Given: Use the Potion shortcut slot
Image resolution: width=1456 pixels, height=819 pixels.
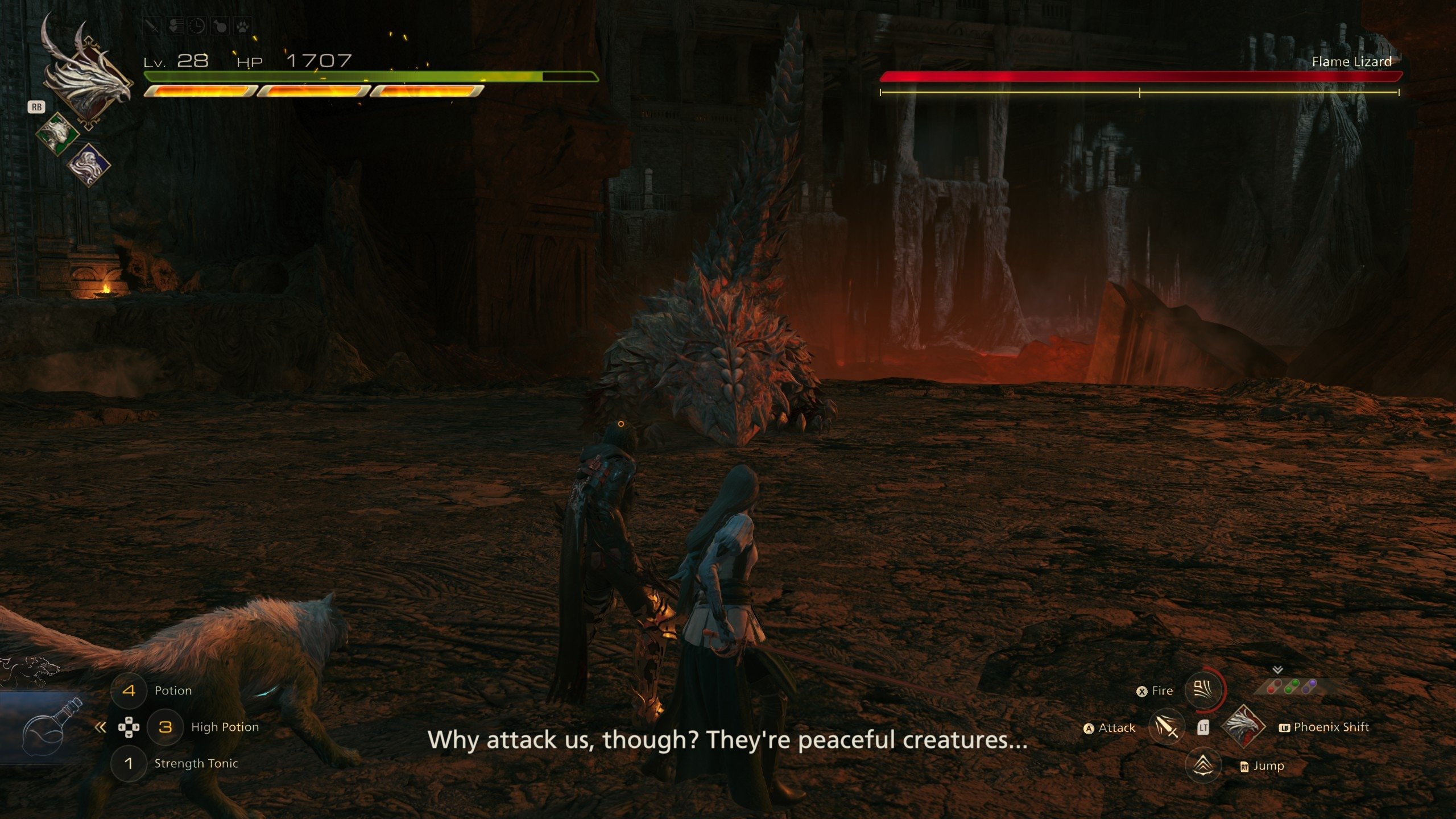Looking at the screenshot, I should pyautogui.click(x=129, y=690).
